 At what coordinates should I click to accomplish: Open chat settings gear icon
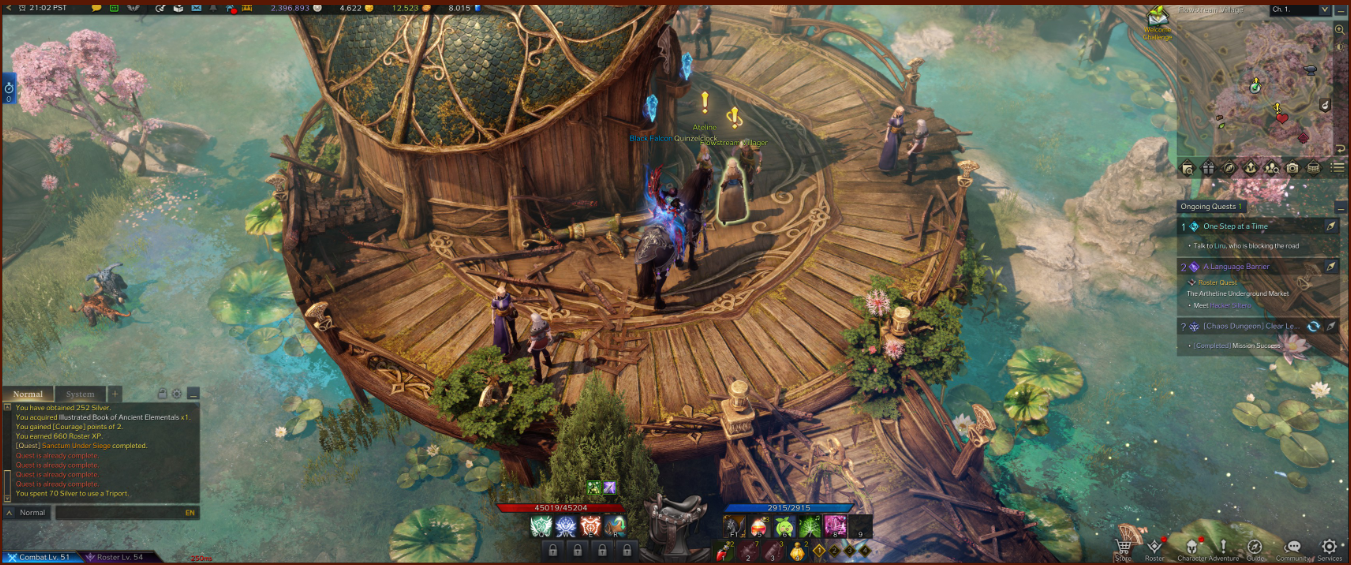(177, 394)
